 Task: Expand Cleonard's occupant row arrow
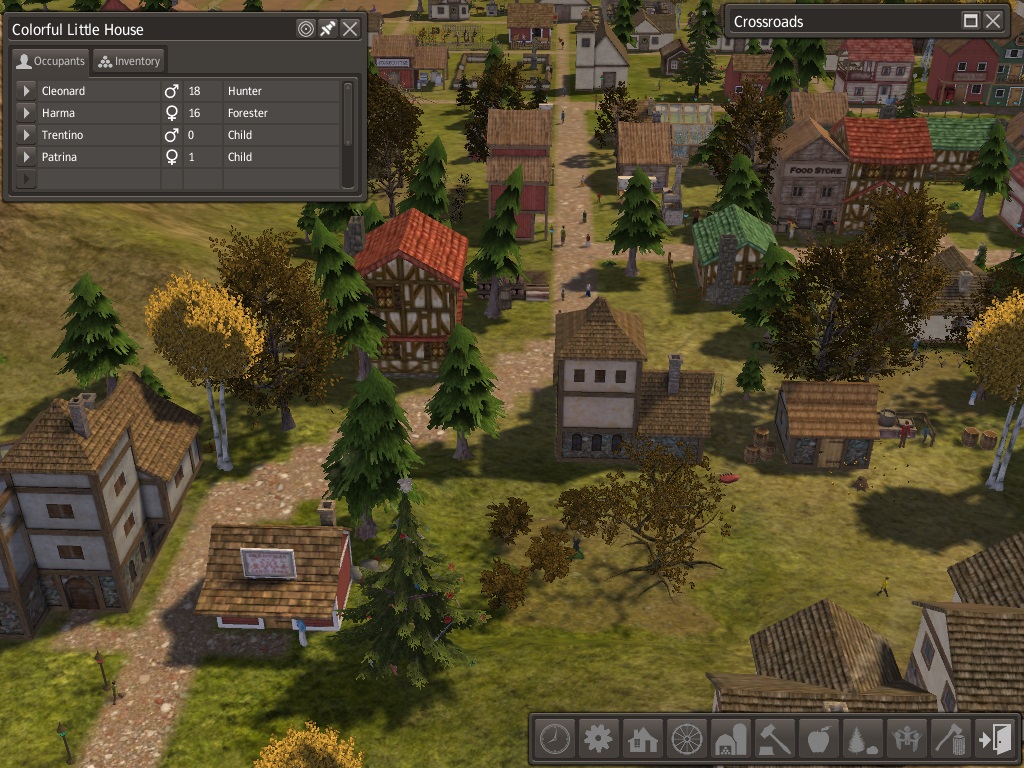tap(27, 91)
